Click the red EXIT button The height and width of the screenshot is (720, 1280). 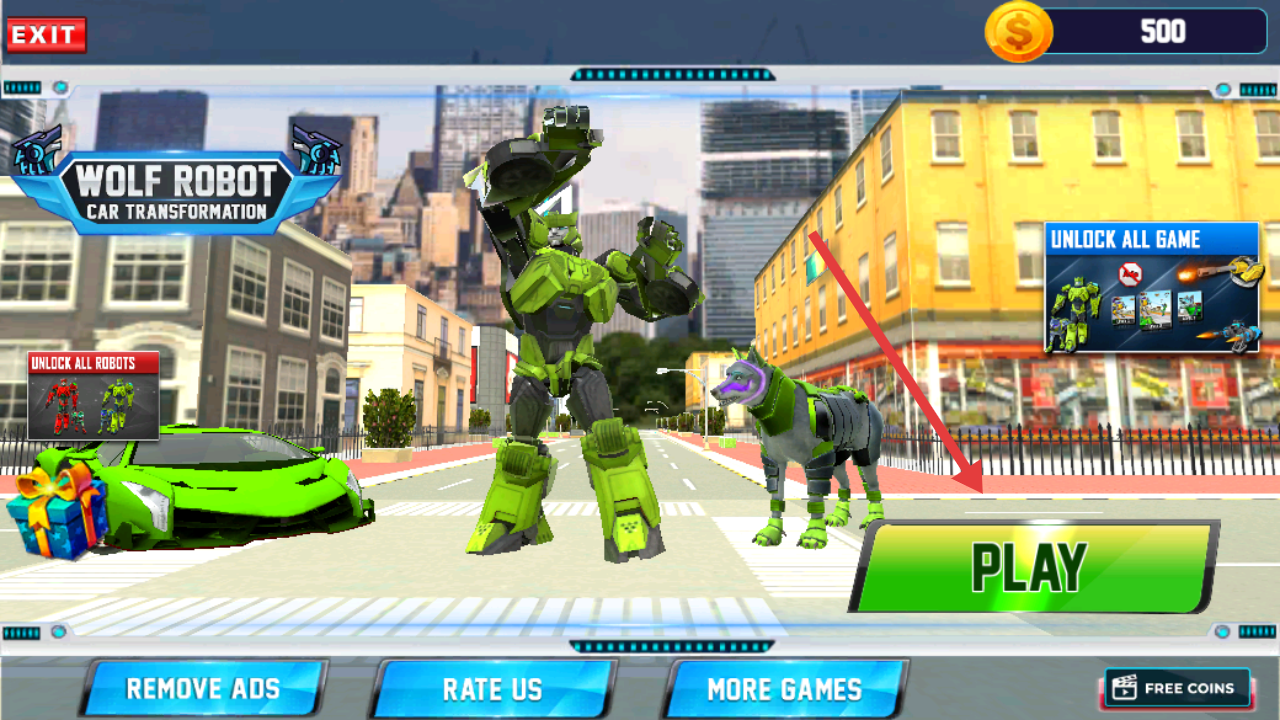46,35
